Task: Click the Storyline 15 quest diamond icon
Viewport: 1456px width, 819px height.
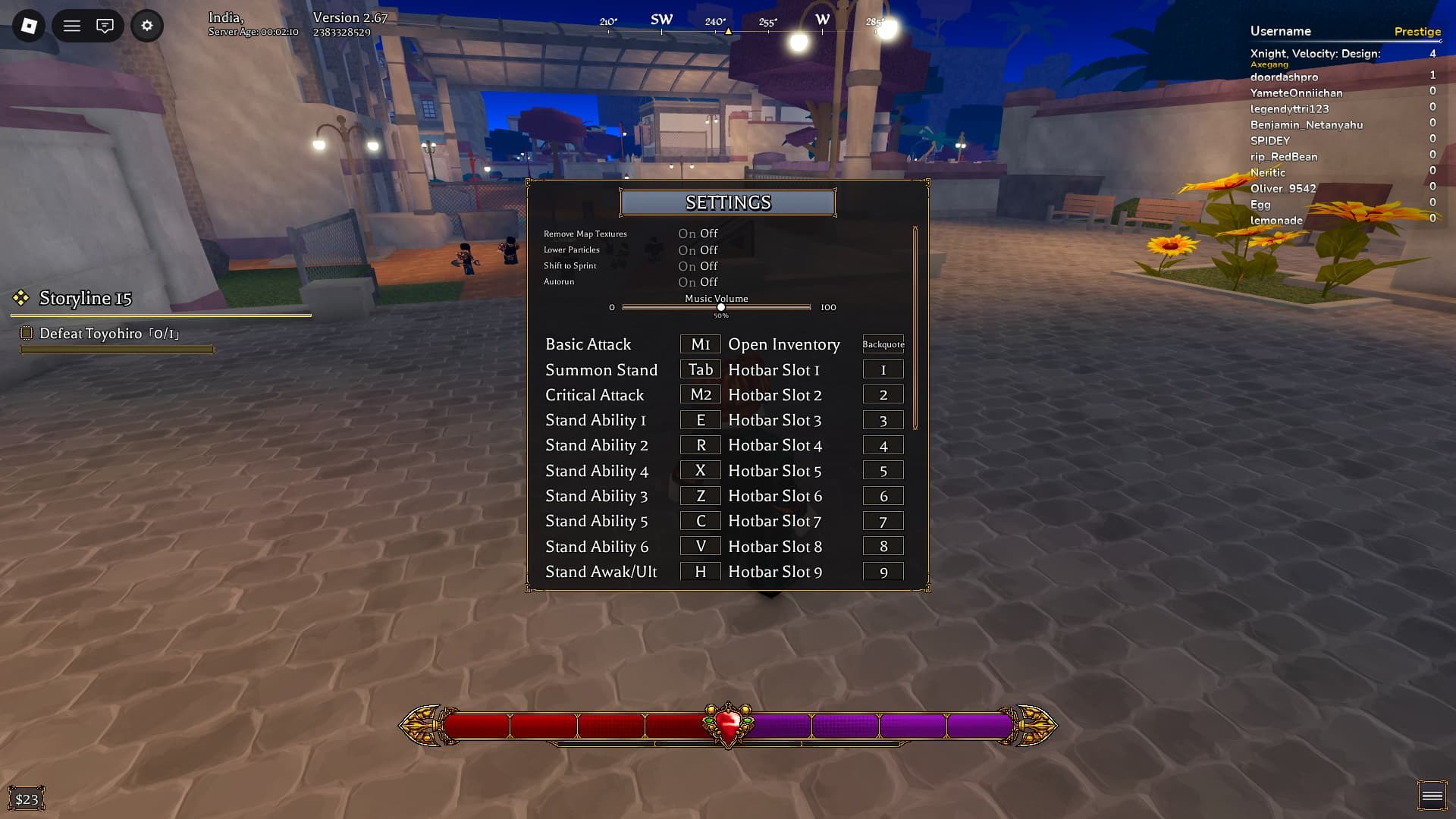Action: coord(20,298)
